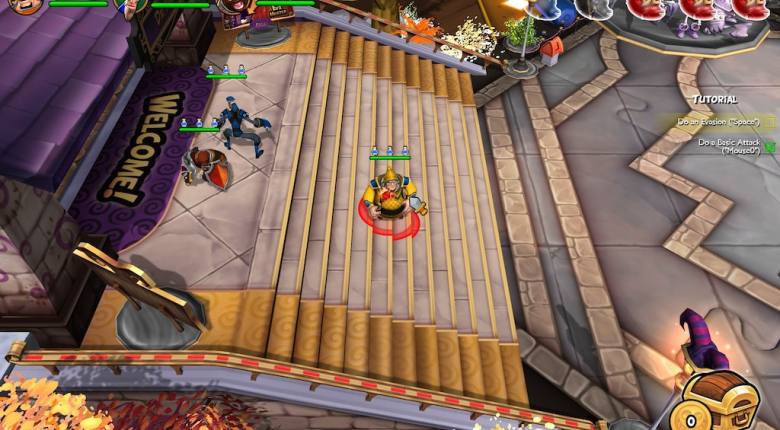The height and width of the screenshot is (430, 780).
Task: Select the "Do a Basic Attack" tutorial objective
Action: [734, 146]
